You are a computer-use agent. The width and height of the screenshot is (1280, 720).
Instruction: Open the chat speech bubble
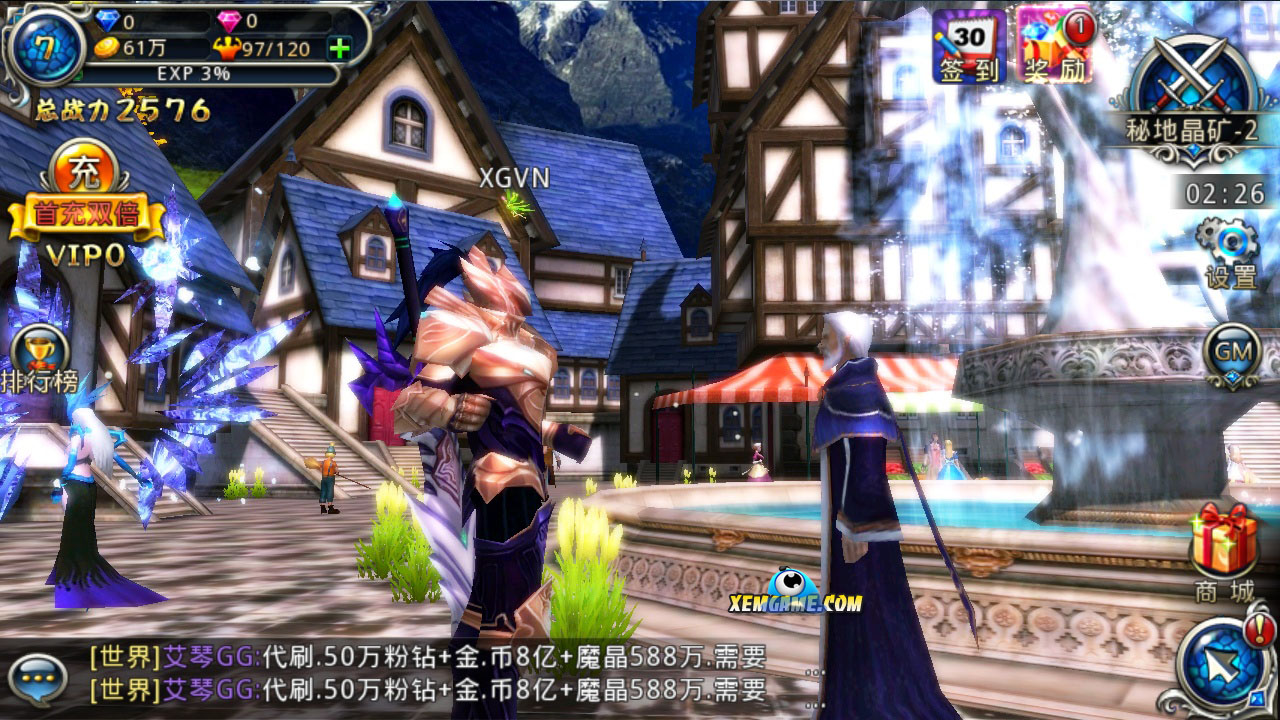pos(42,677)
